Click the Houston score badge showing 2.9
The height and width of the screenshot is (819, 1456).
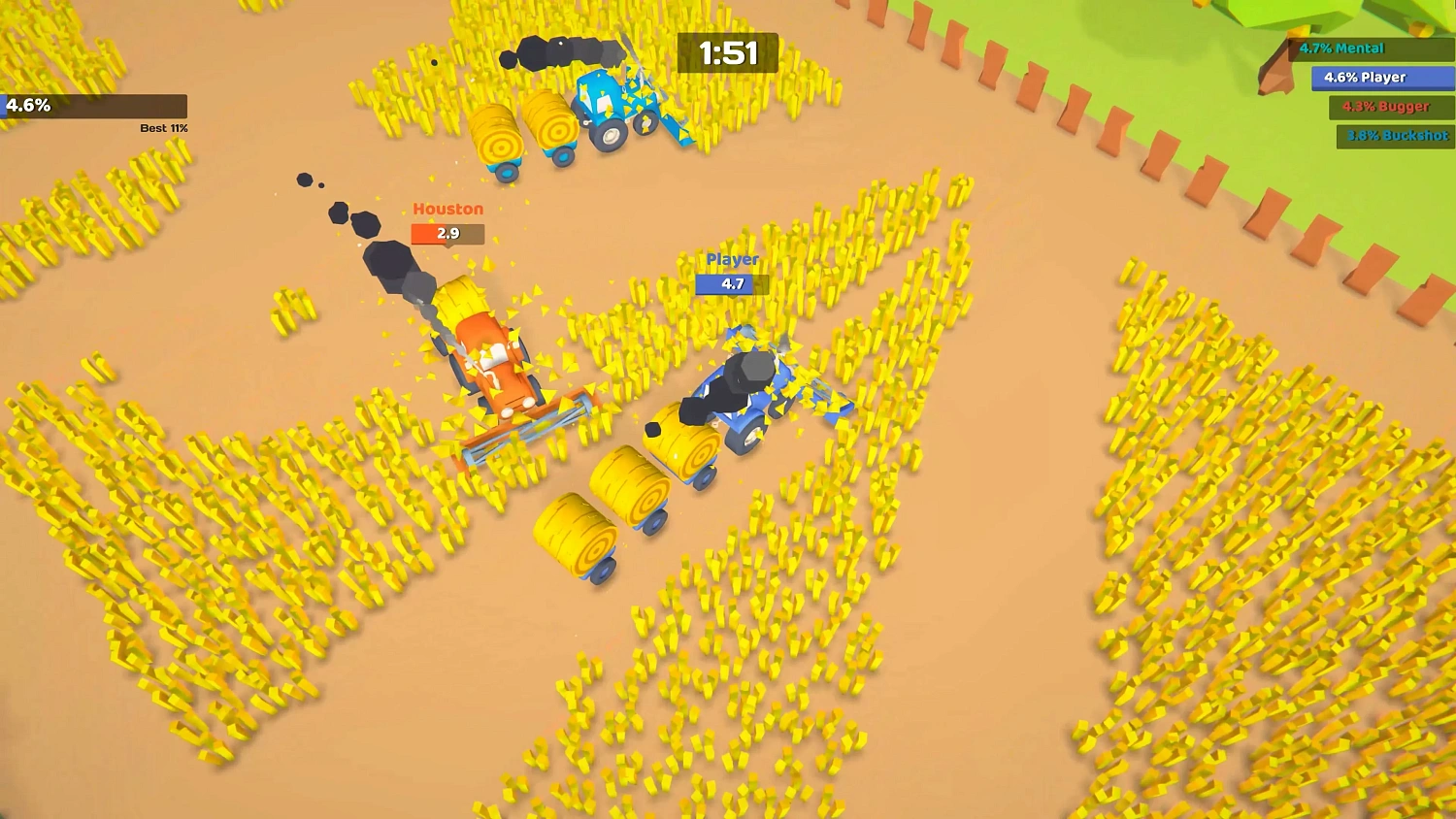tap(447, 233)
